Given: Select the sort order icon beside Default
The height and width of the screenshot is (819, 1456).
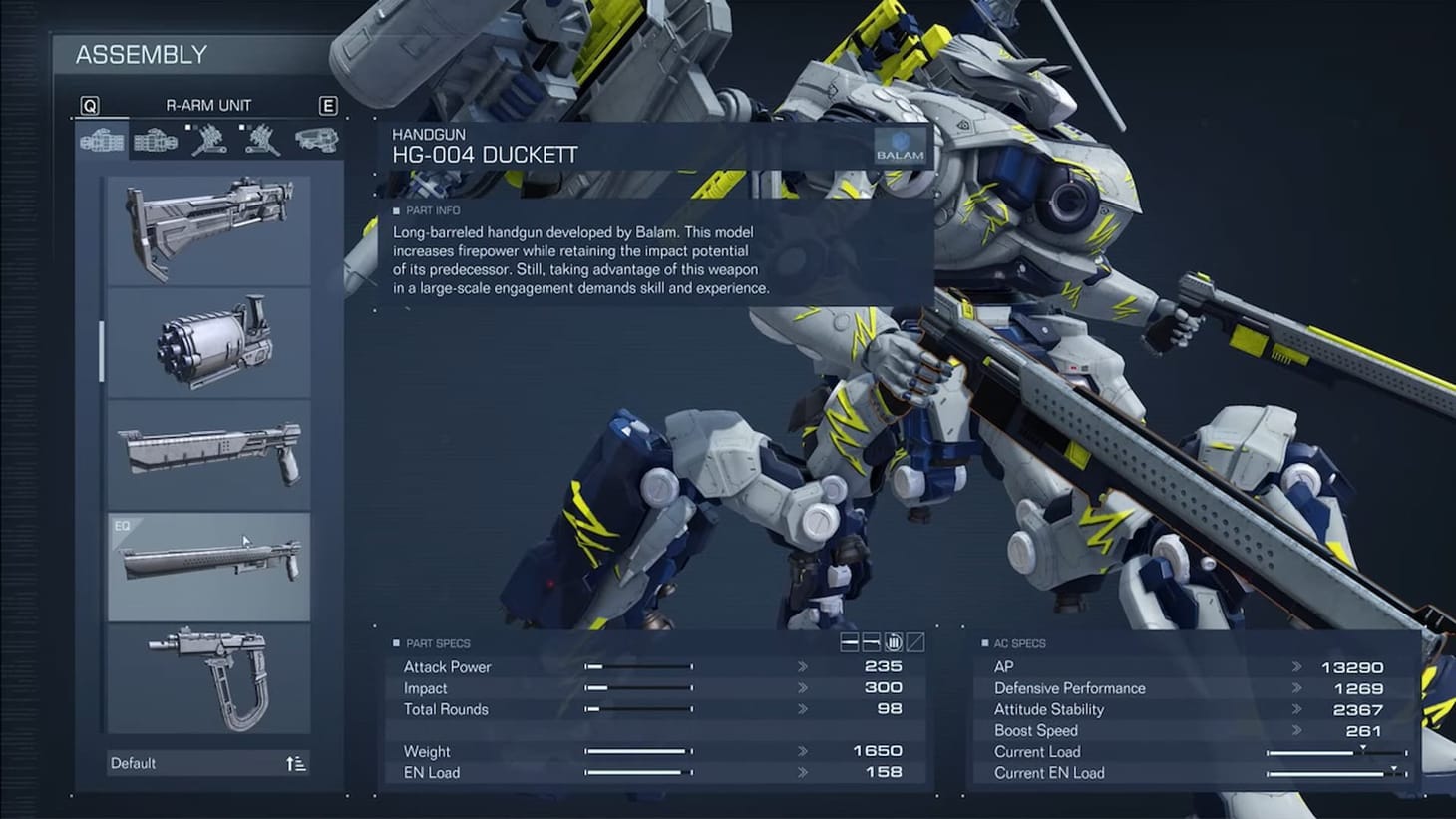Looking at the screenshot, I should [295, 762].
